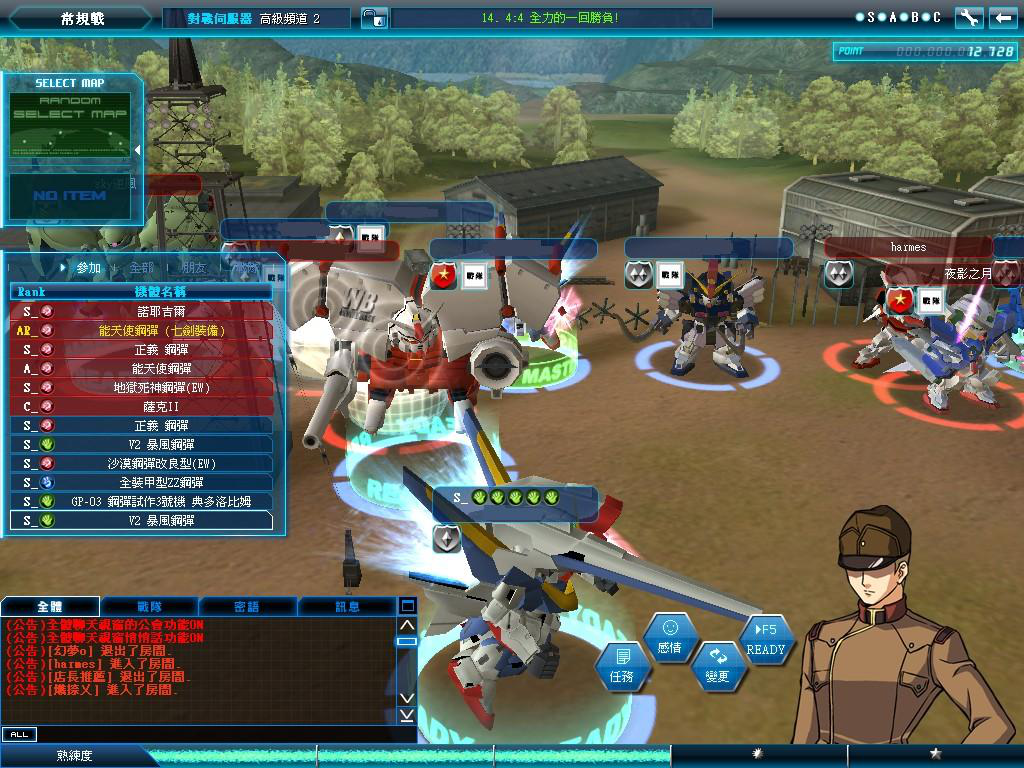The height and width of the screenshot is (768, 1024).
Task: Jump chat log to the bottom
Action: [406, 715]
